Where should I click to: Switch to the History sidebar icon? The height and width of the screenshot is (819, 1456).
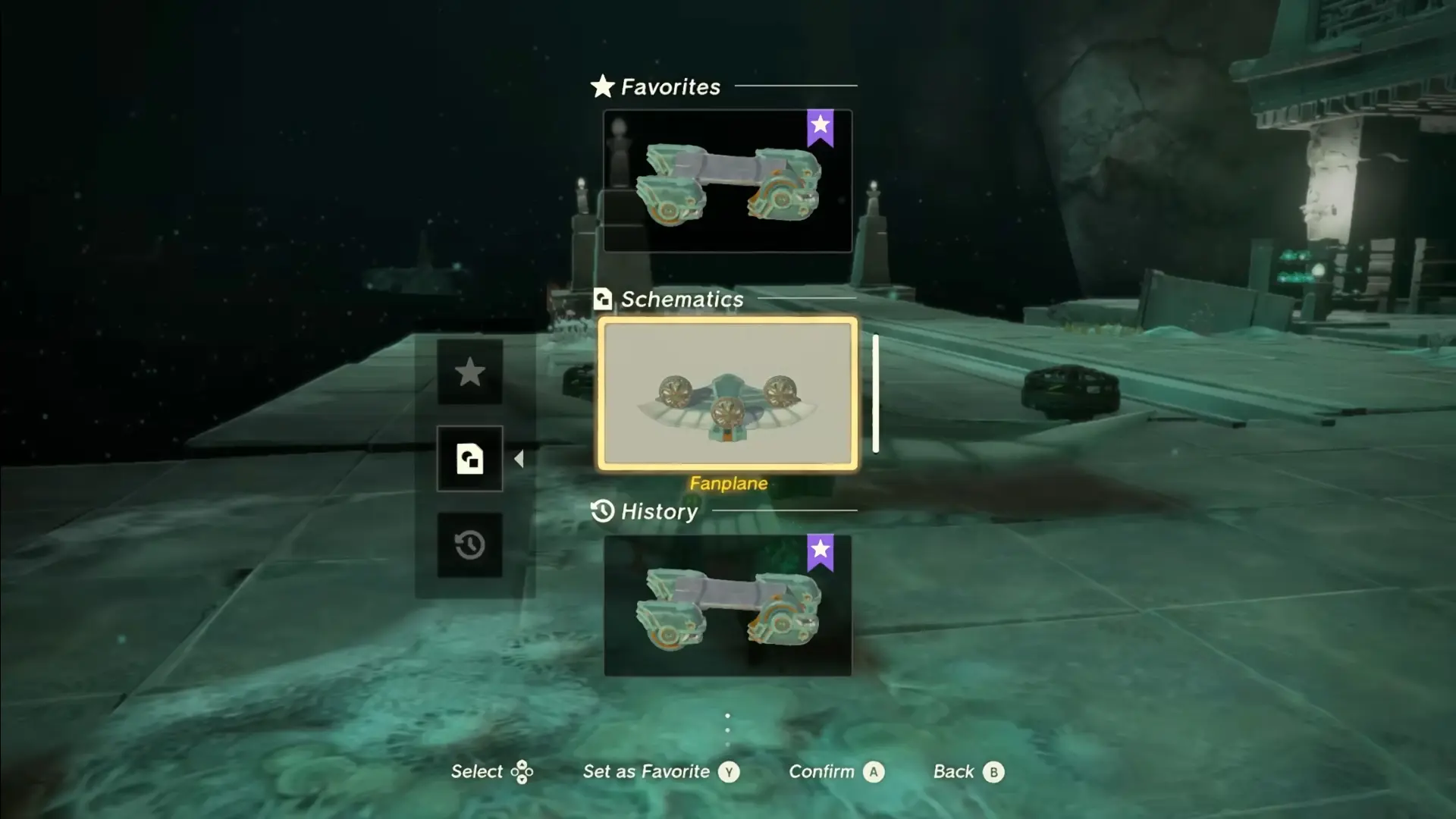(470, 545)
